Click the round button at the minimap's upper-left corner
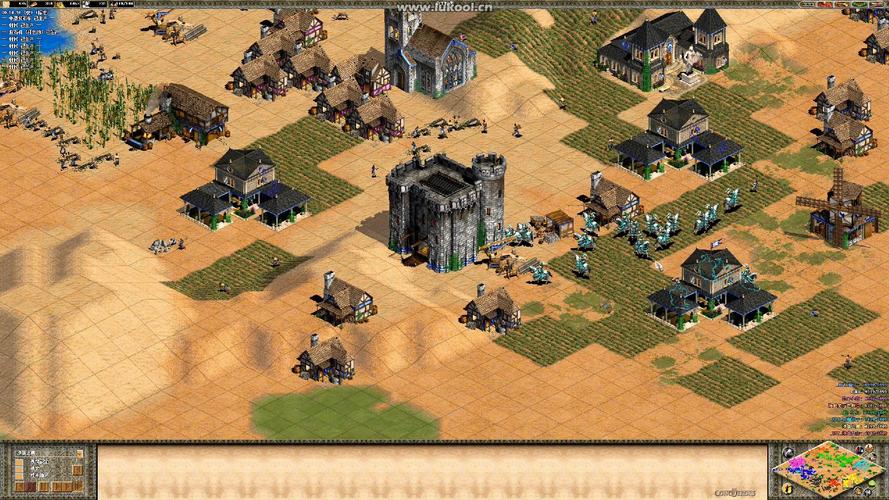The height and width of the screenshot is (500, 889). pos(788,452)
